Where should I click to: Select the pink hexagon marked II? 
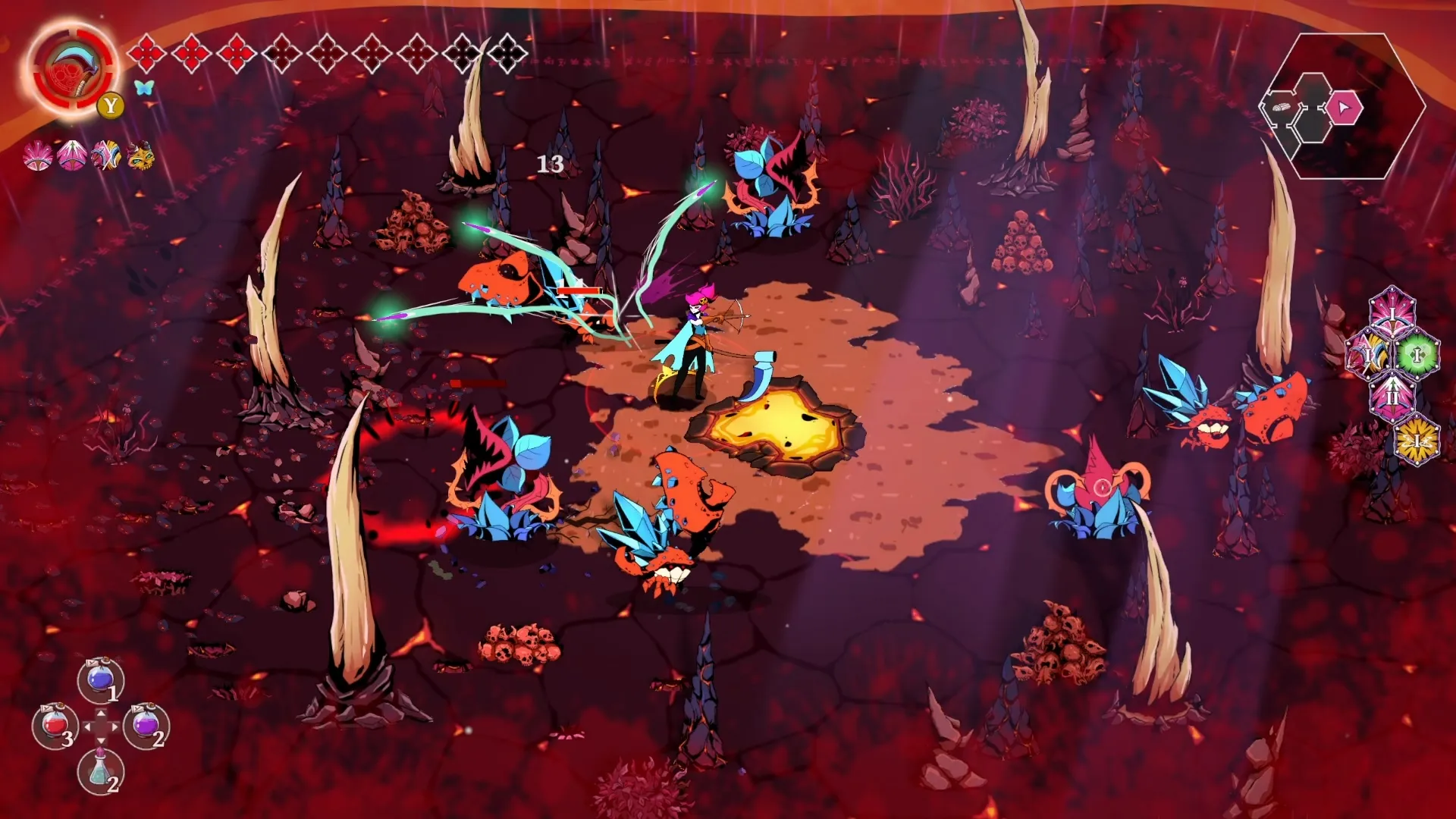tap(1392, 395)
